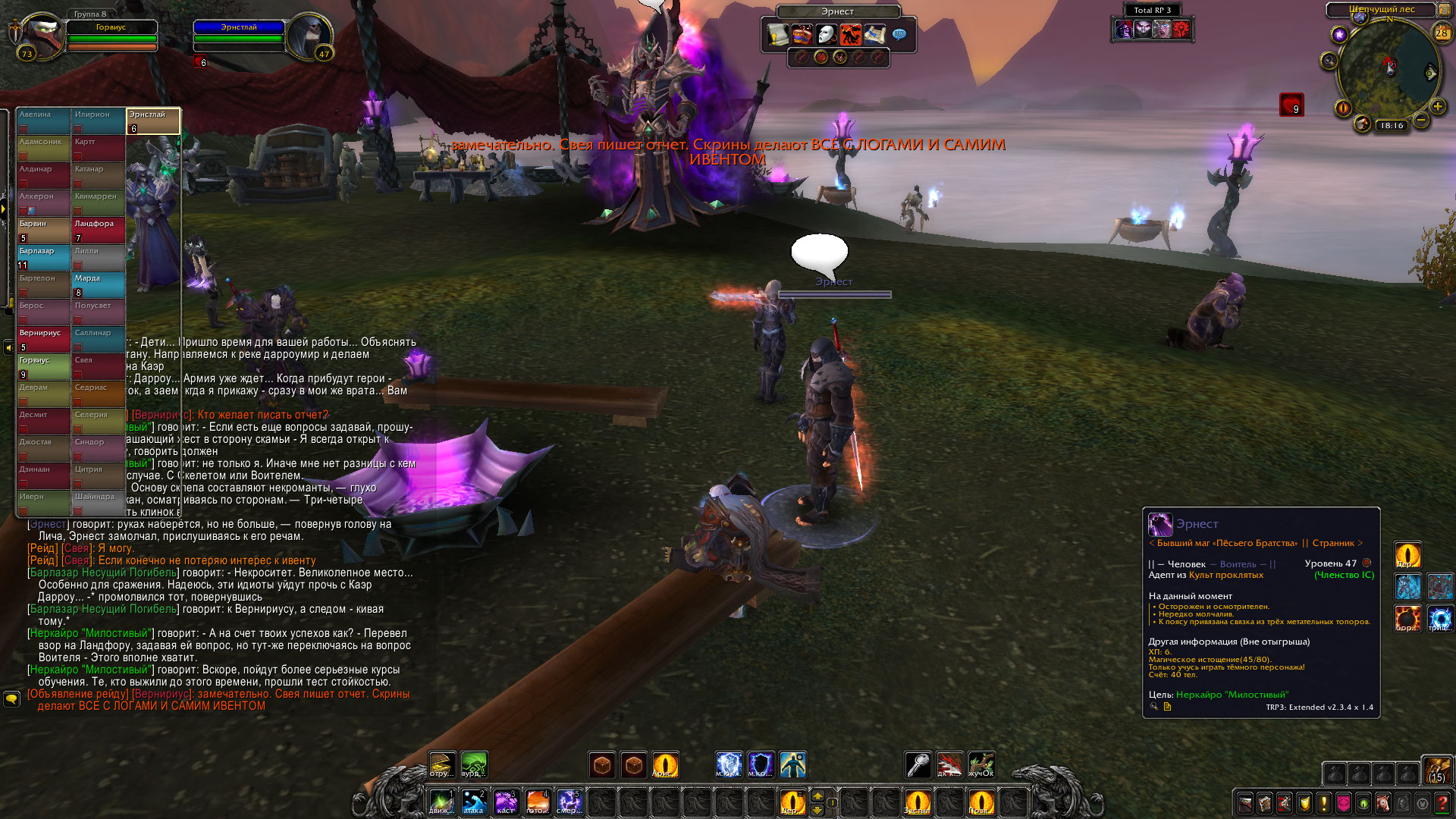
Task: Zoom in on the minimap
Action: click(x=1437, y=107)
